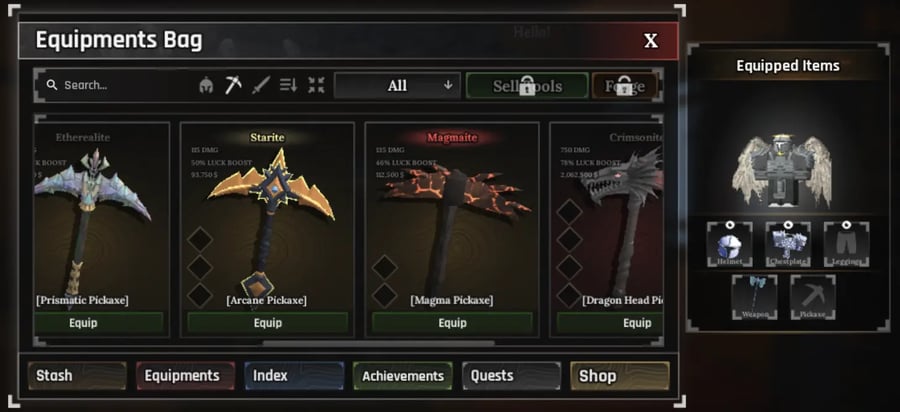
Task: Switch to the Index tab
Action: pos(294,376)
